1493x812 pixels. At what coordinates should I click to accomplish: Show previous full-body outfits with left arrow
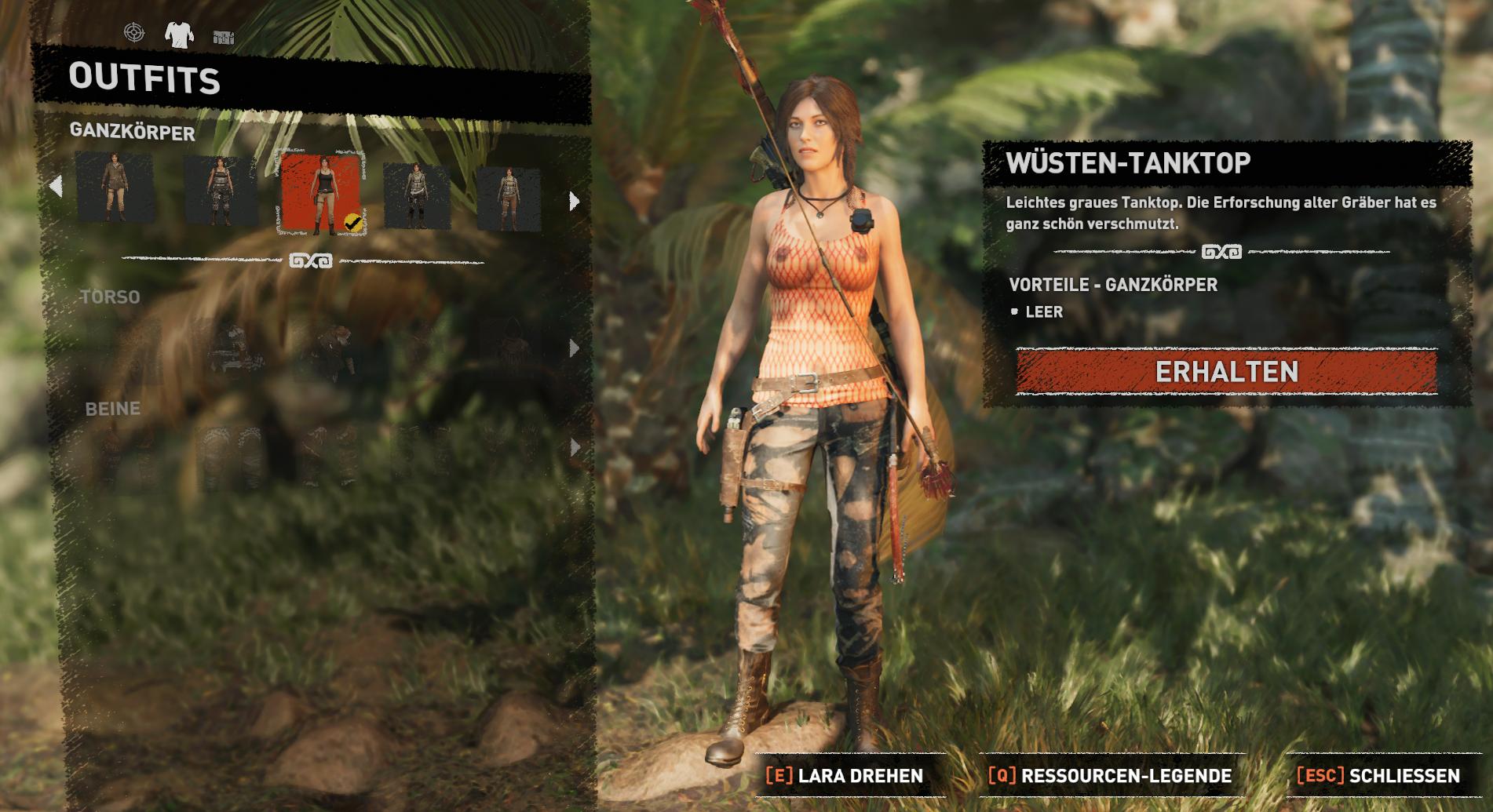56,187
